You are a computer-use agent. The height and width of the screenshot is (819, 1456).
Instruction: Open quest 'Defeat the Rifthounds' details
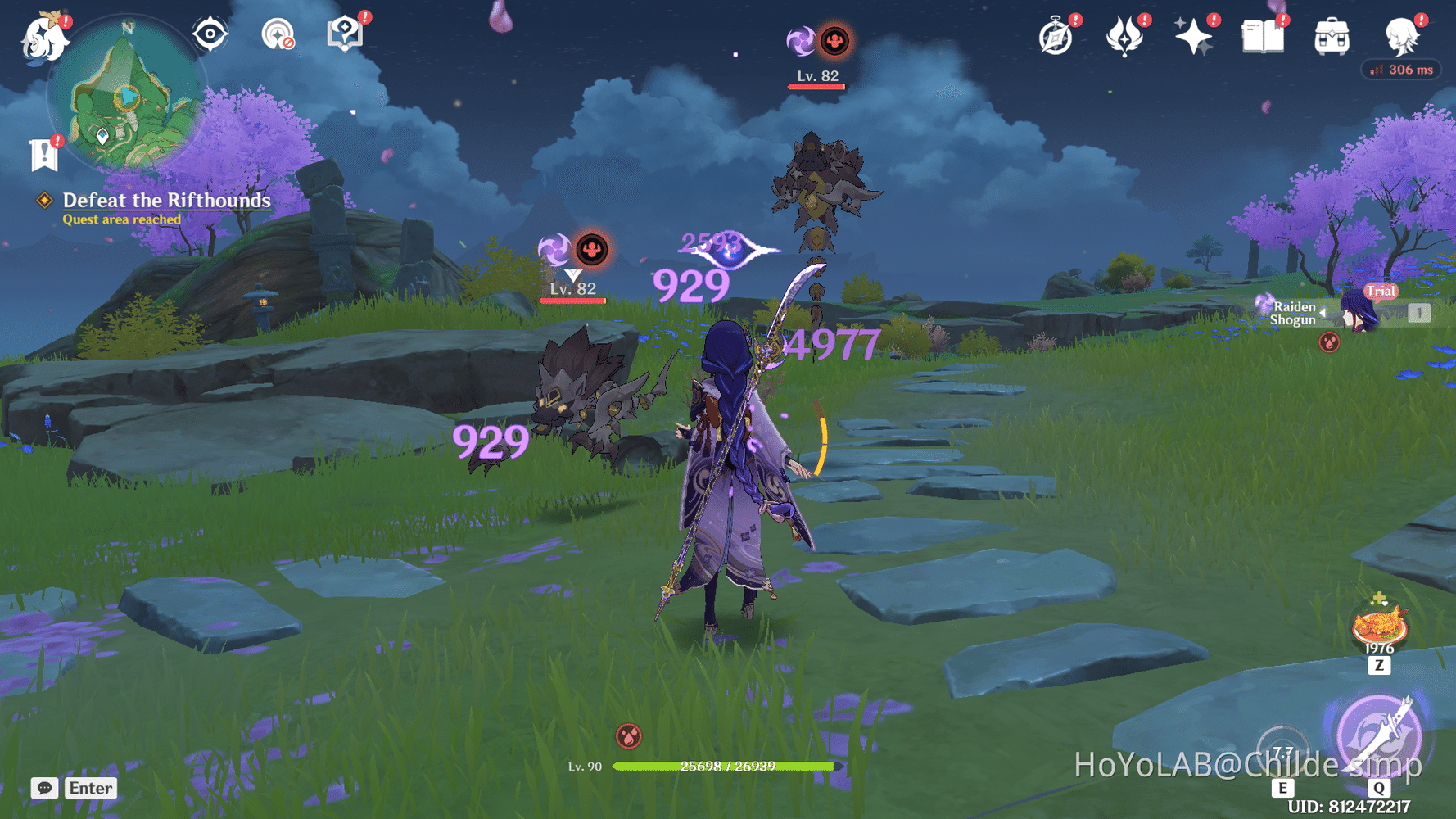click(x=167, y=201)
